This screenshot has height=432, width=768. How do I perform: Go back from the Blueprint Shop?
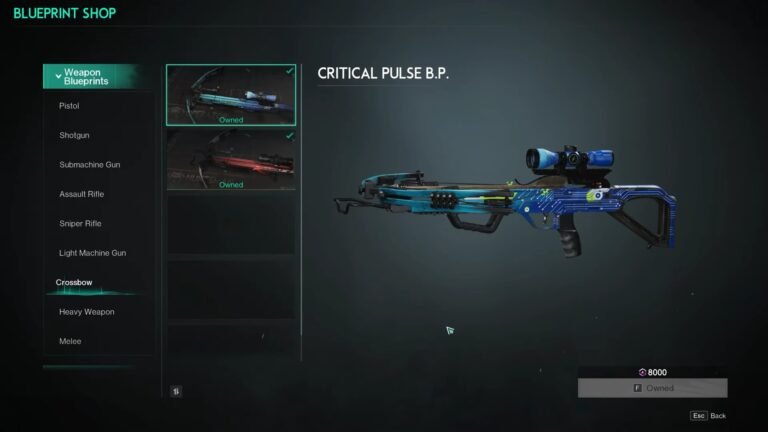(x=708, y=415)
